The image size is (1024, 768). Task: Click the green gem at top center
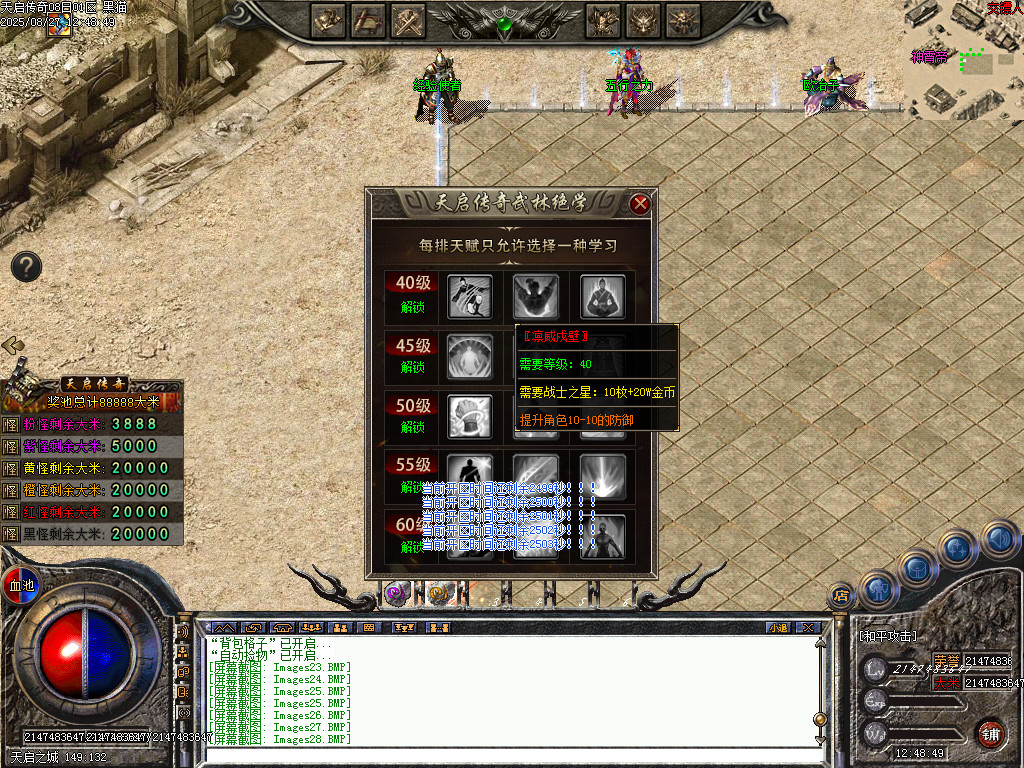pyautogui.click(x=505, y=24)
